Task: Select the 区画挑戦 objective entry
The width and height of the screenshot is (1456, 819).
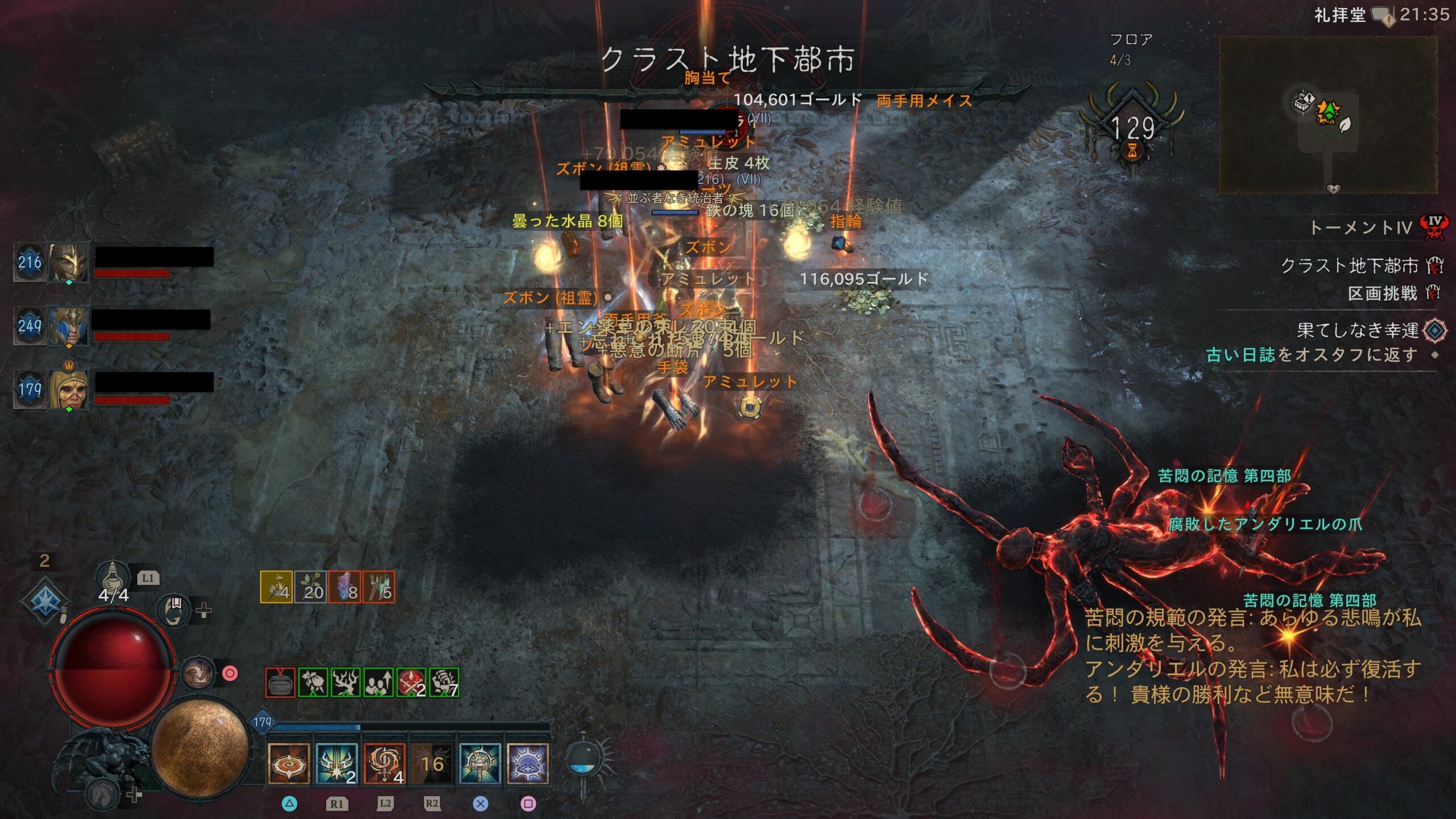Action: pyautogui.click(x=1382, y=293)
